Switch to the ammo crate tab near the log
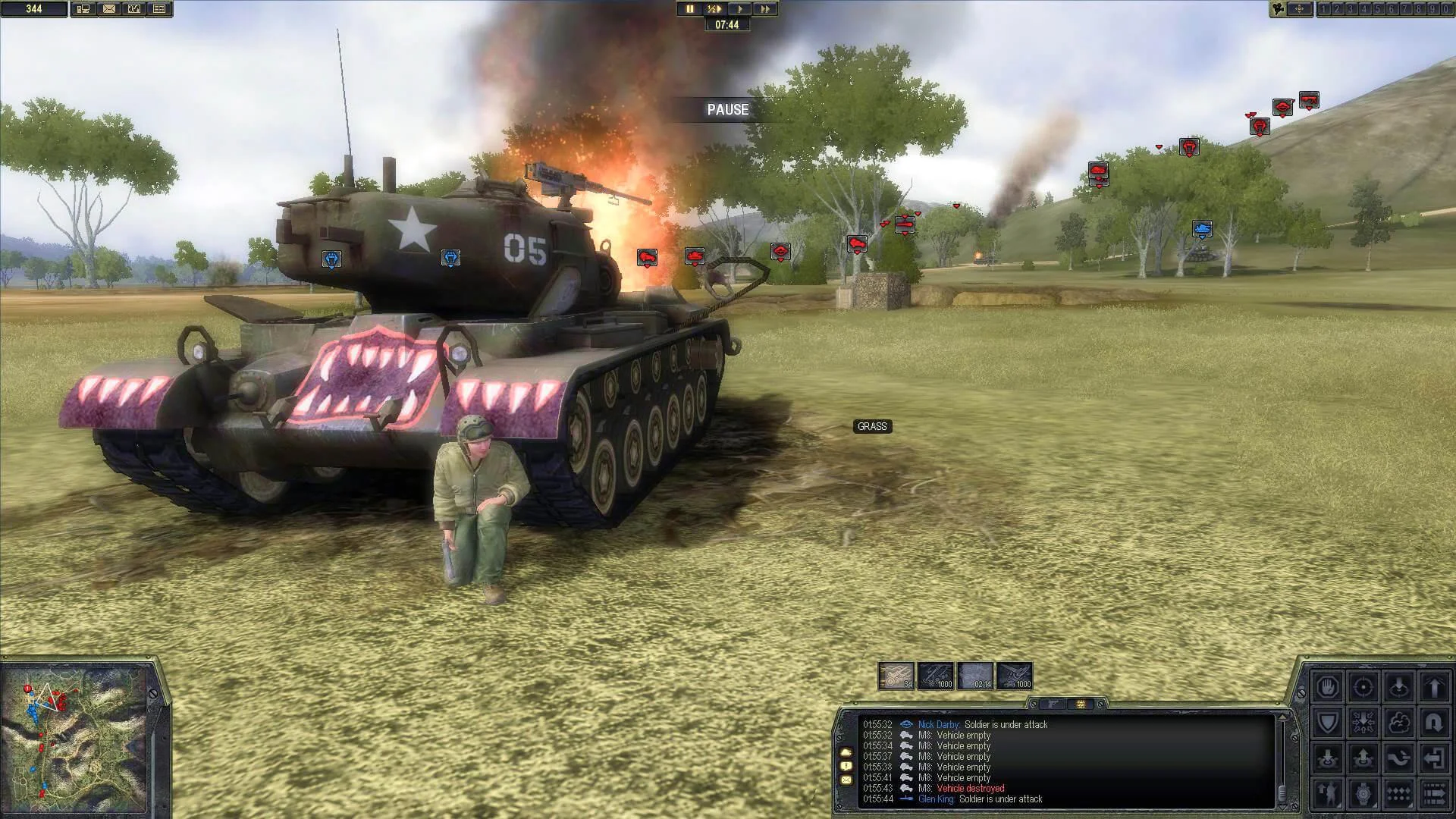Screen dimensions: 1456x819 click(1080, 705)
